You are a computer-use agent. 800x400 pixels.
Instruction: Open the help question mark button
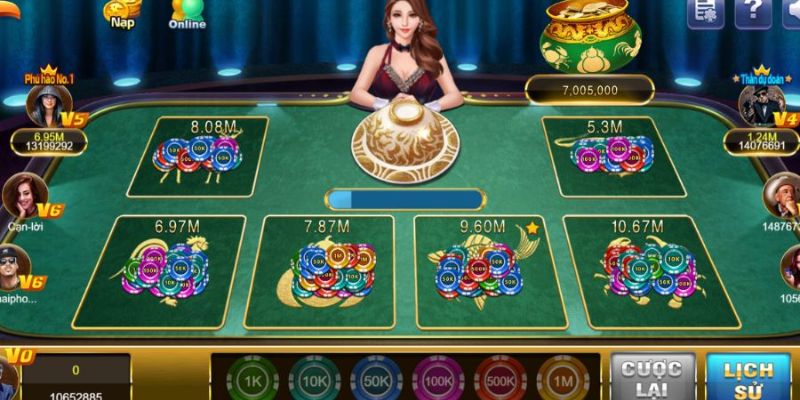752,13
